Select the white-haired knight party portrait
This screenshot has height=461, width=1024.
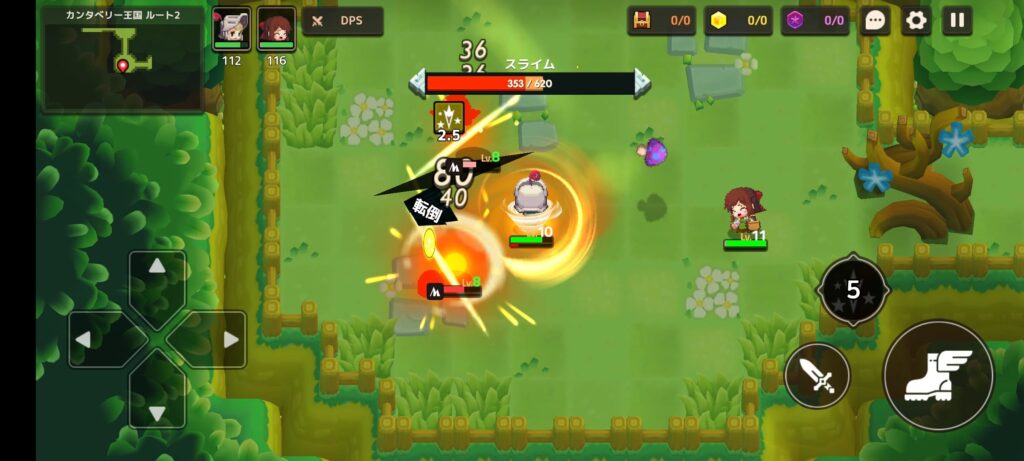click(231, 29)
